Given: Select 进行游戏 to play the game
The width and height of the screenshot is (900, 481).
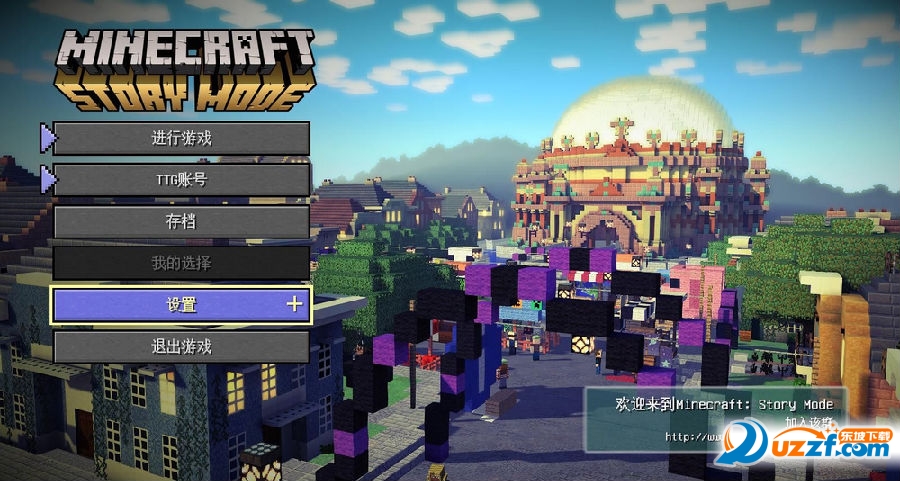Looking at the screenshot, I should (x=181, y=138).
